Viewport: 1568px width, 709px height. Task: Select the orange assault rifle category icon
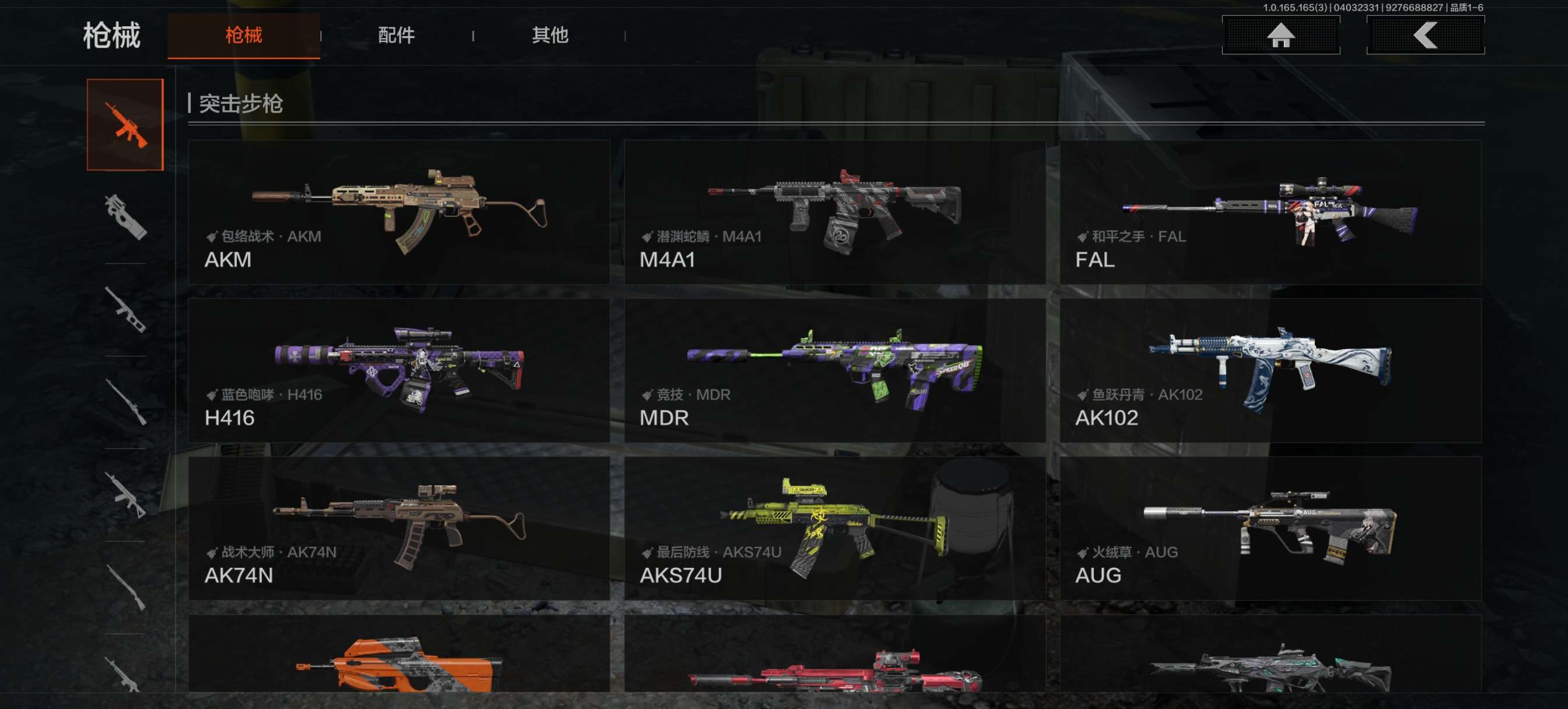point(125,125)
